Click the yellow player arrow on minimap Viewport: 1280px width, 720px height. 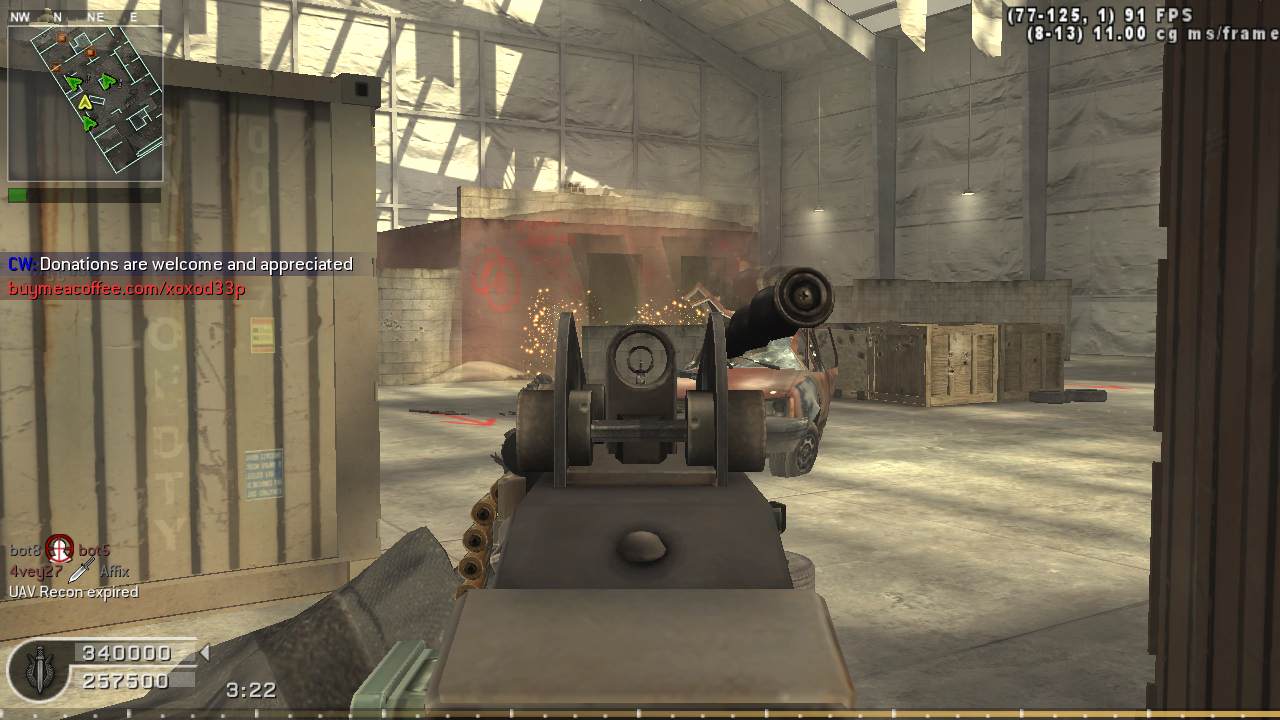pos(85,101)
